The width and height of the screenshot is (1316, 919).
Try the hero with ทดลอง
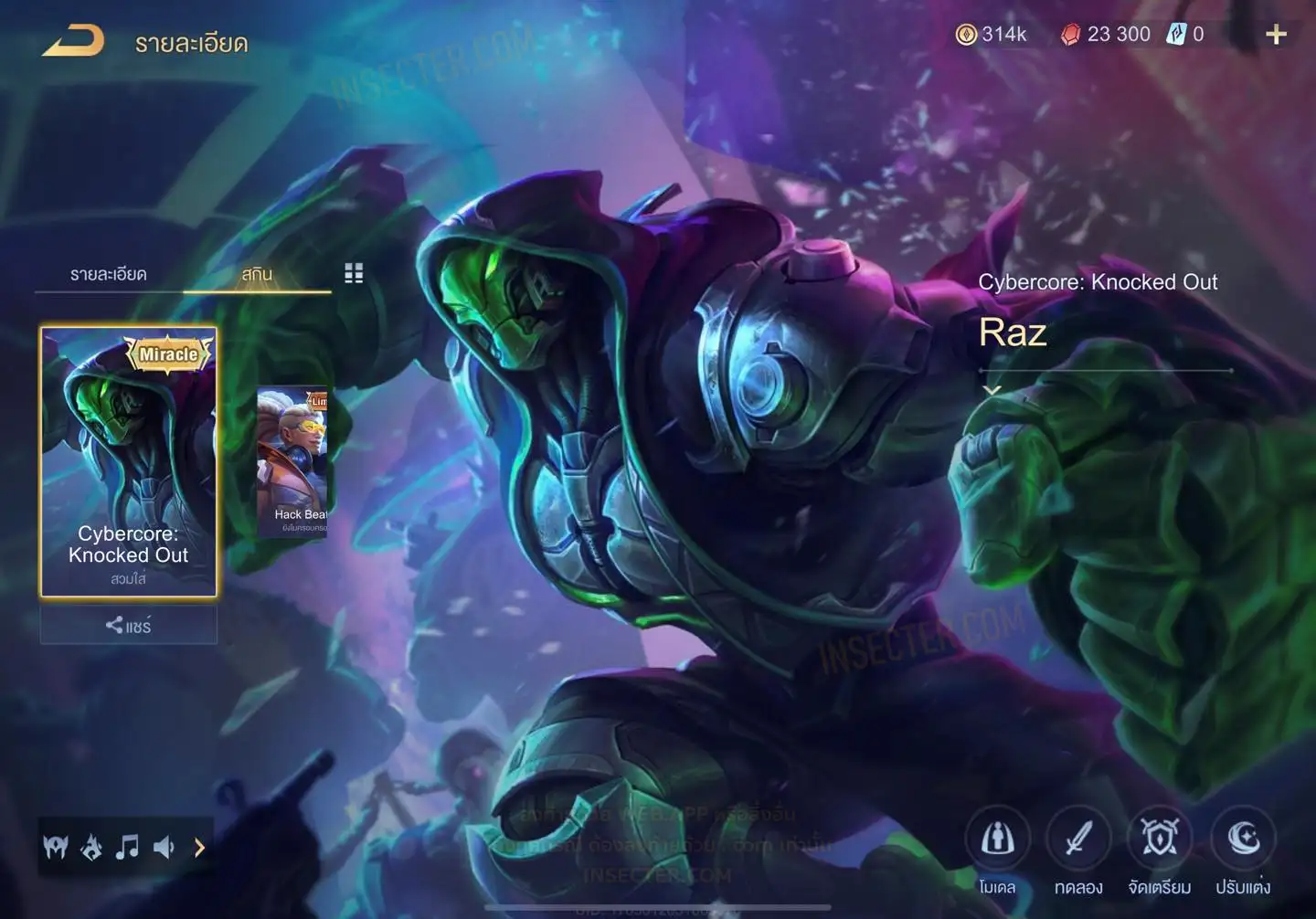pyautogui.click(x=1078, y=839)
